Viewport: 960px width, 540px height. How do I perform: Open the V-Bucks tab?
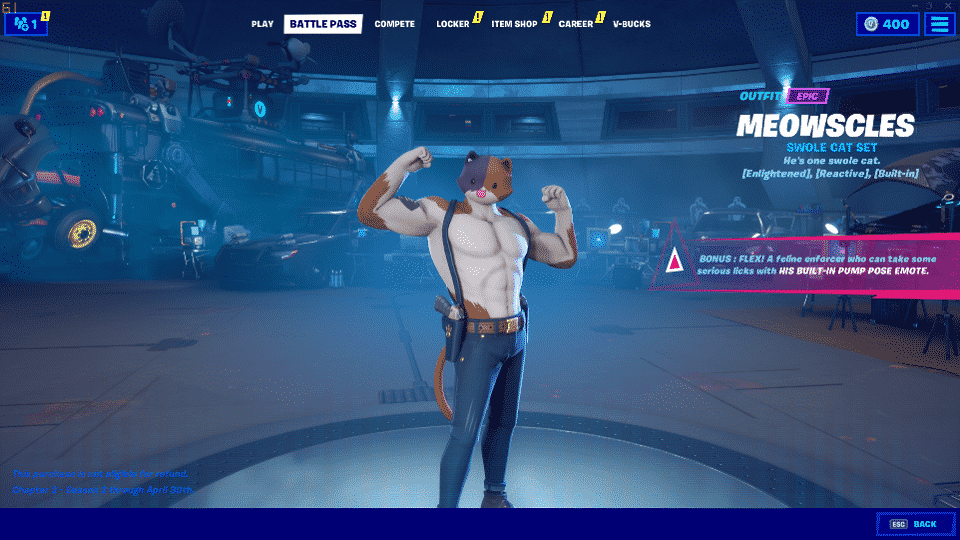click(x=631, y=24)
